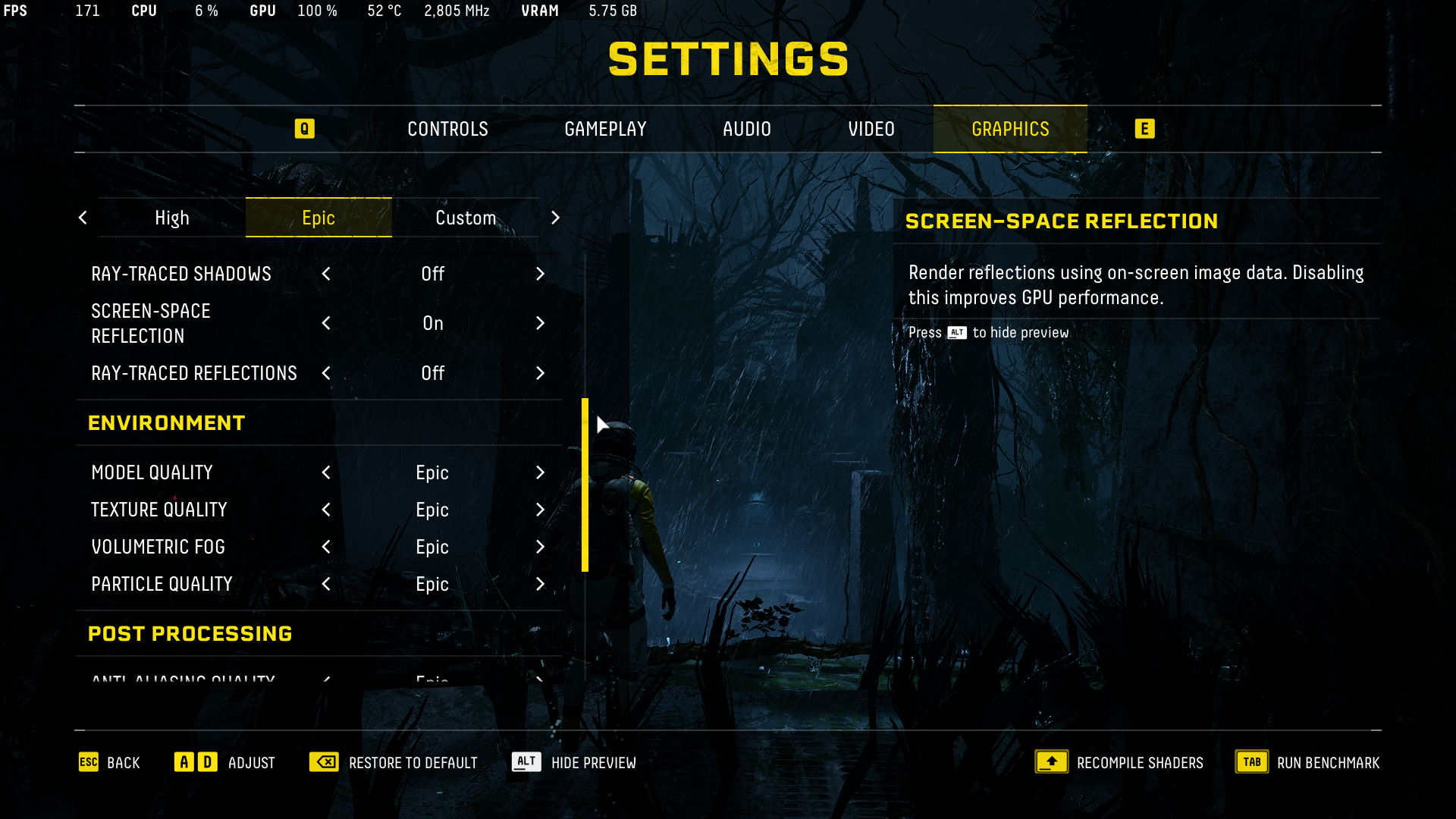Viewport: 1456px width, 819px height.
Task: Open the Gameplay settings tab
Action: click(605, 129)
